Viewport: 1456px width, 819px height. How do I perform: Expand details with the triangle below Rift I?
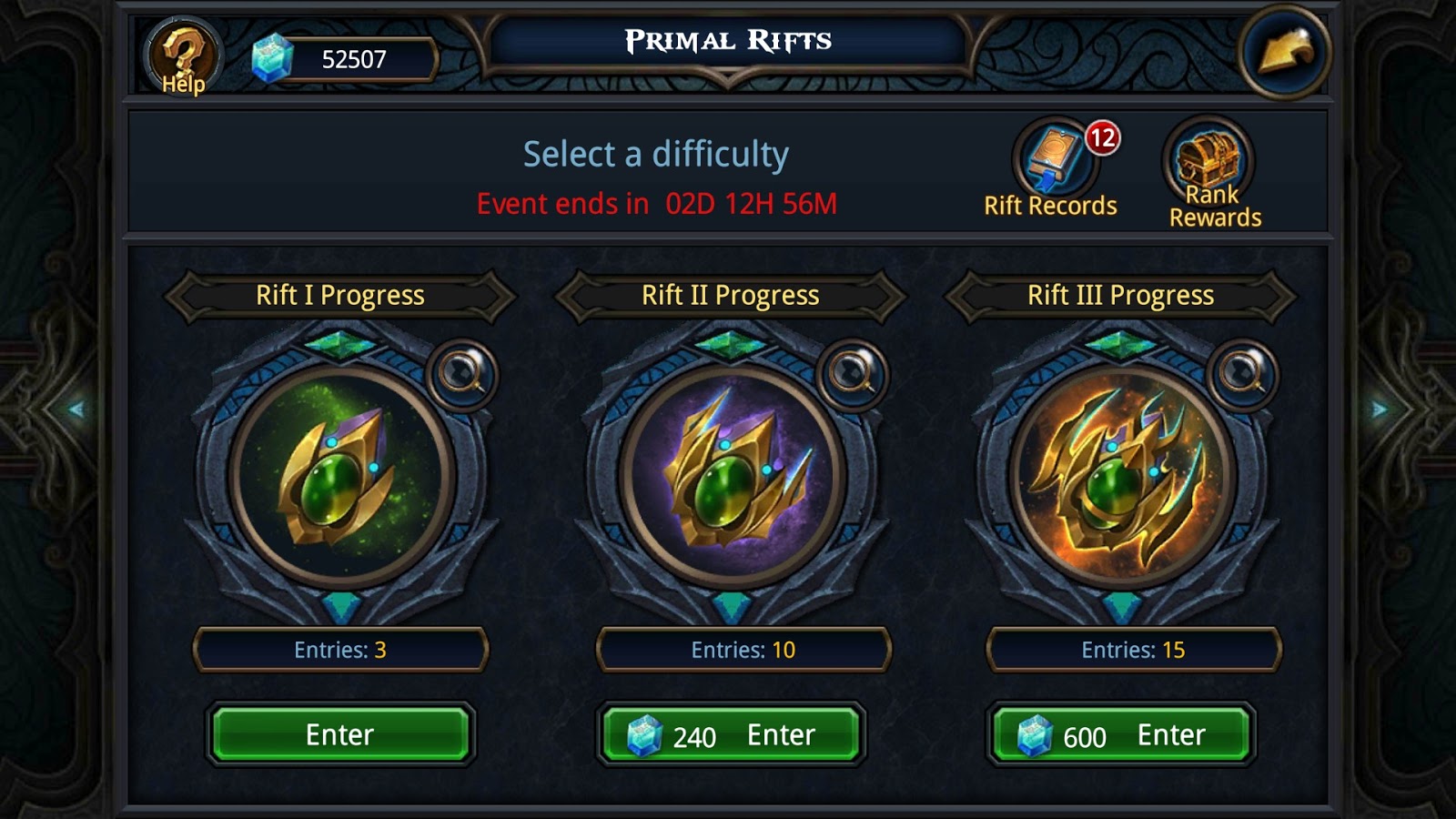pos(341,604)
